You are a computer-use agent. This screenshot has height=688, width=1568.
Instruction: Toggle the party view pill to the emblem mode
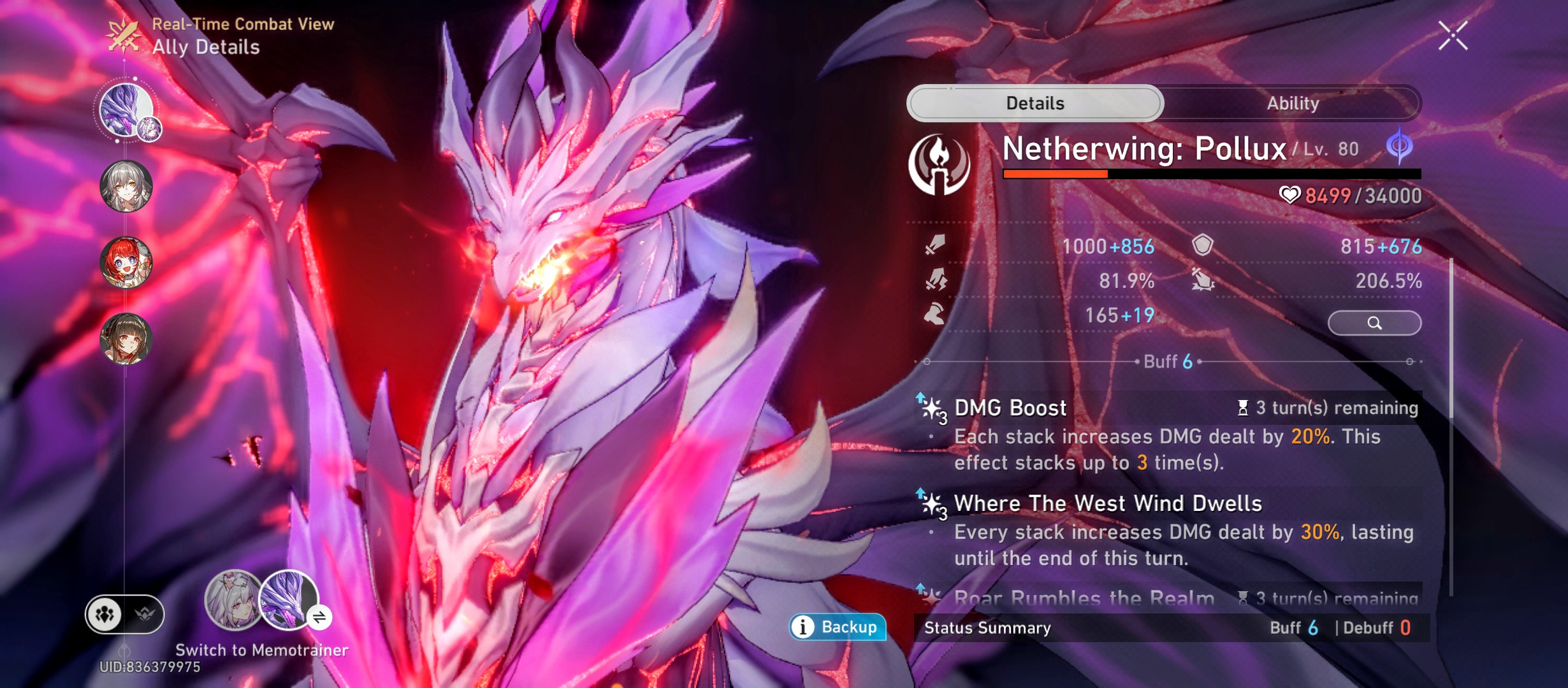pyautogui.click(x=147, y=615)
